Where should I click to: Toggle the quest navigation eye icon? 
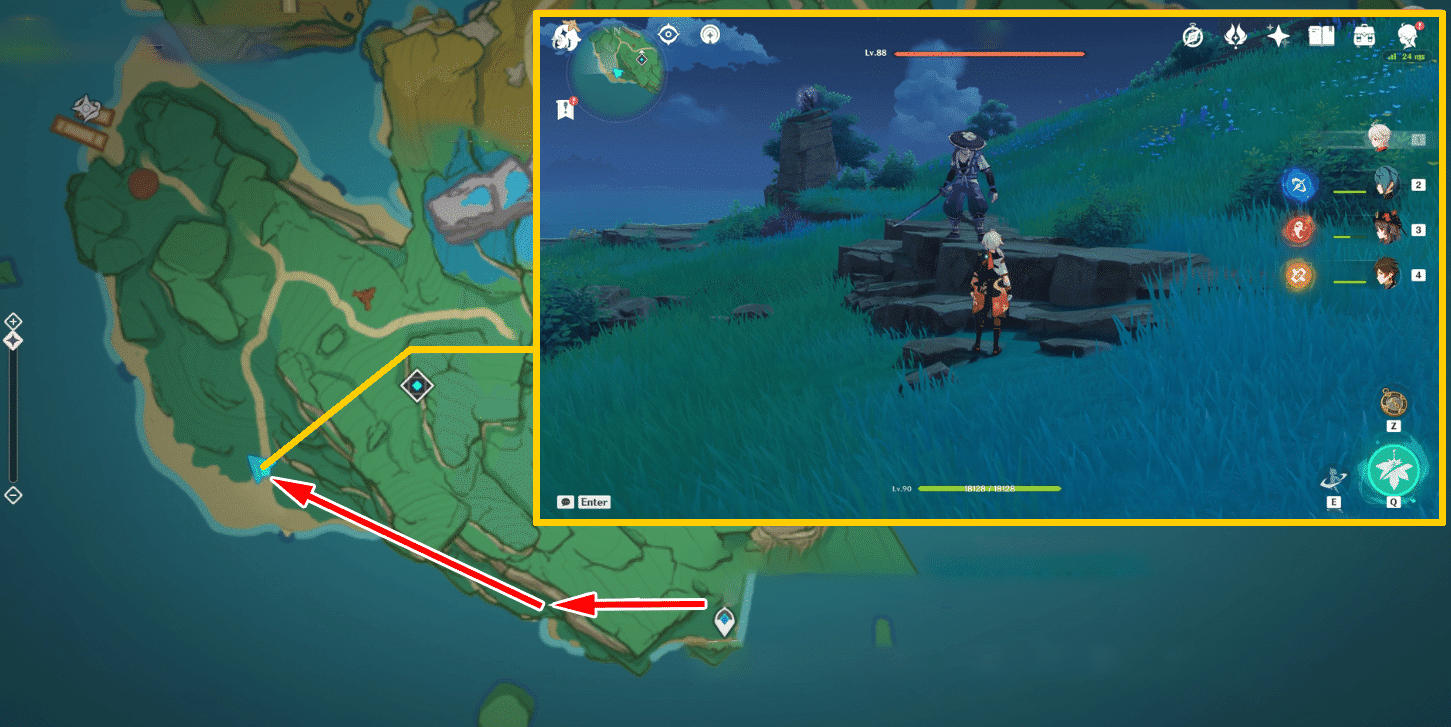667,33
